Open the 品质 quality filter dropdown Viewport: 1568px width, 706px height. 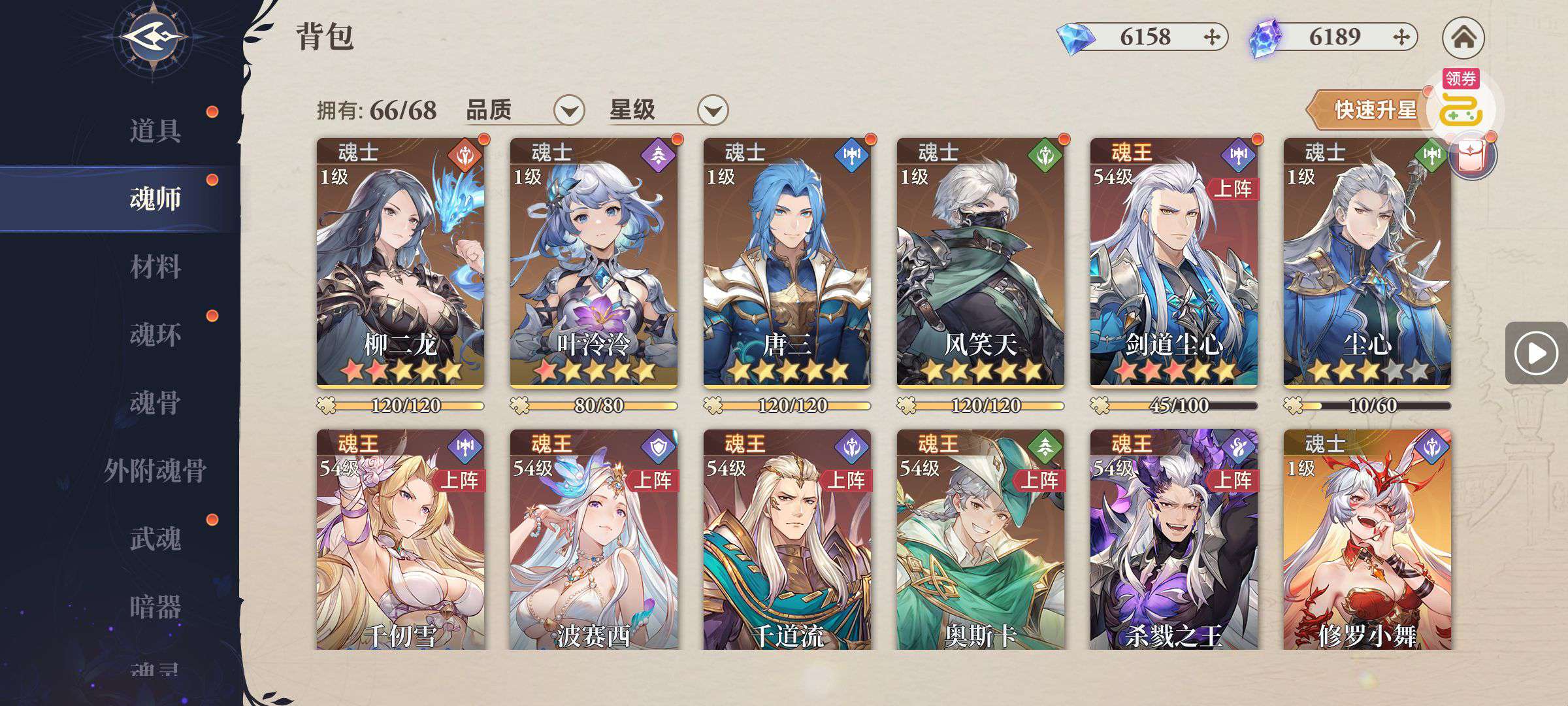568,110
